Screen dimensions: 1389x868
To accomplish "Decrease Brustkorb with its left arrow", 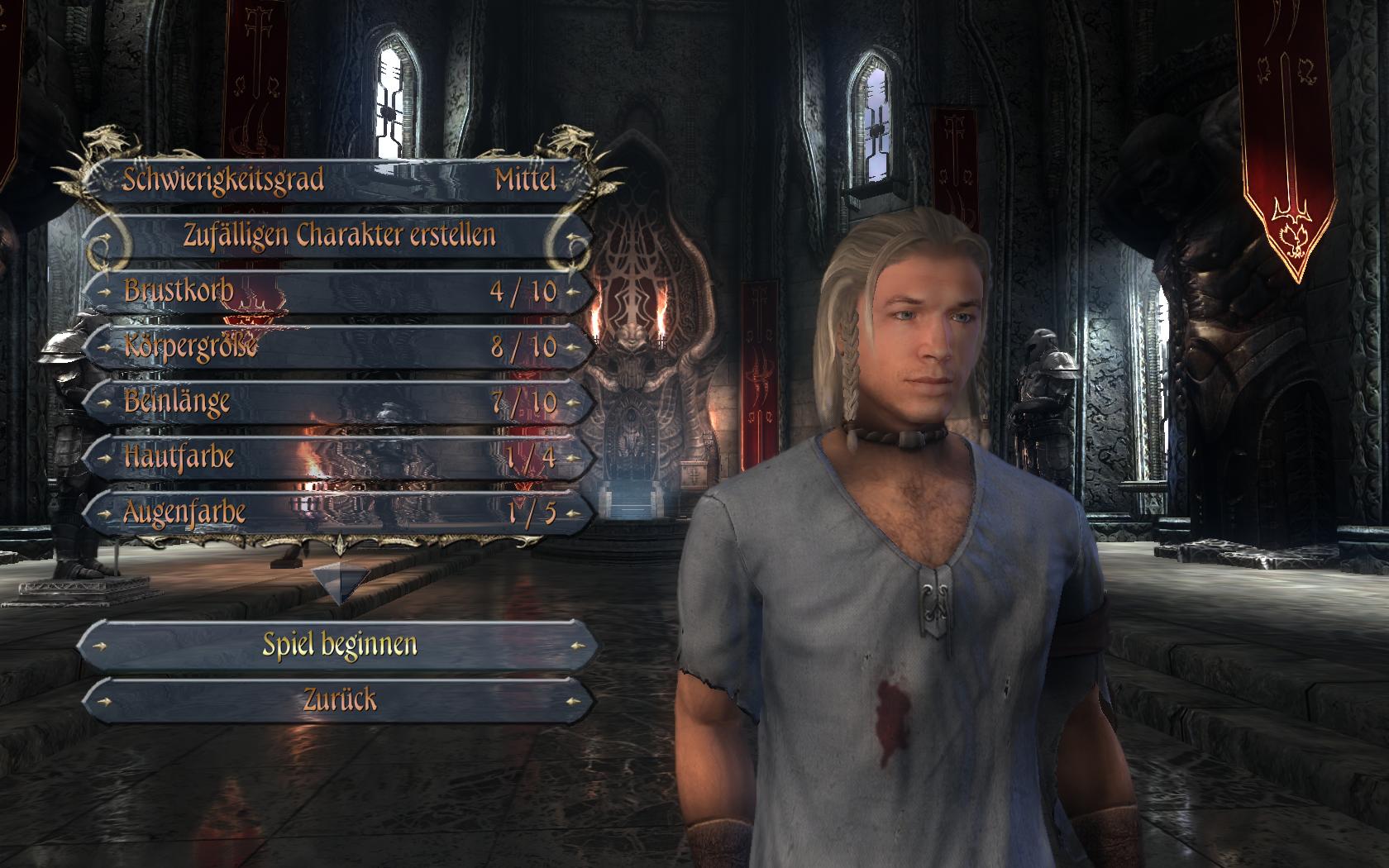I will coord(103,292).
